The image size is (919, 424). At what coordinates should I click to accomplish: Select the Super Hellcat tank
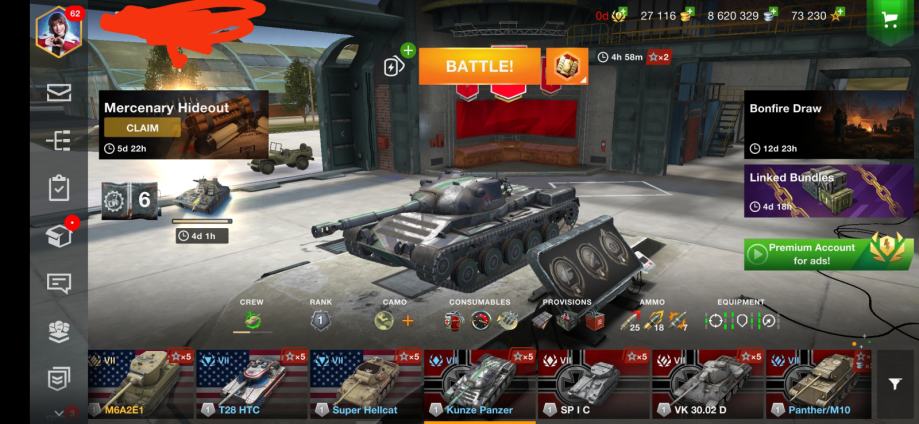tap(366, 383)
